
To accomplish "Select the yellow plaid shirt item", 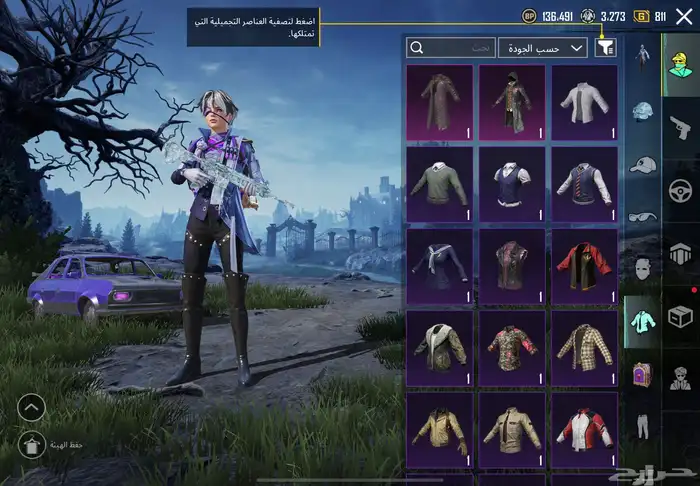I will point(584,347).
